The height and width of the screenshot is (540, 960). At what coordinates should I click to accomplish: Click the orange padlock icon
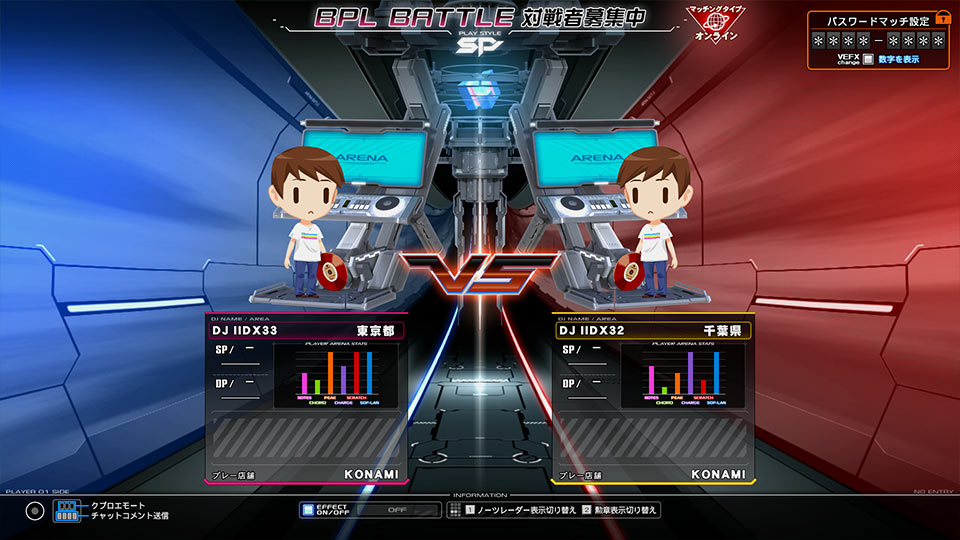click(942, 19)
